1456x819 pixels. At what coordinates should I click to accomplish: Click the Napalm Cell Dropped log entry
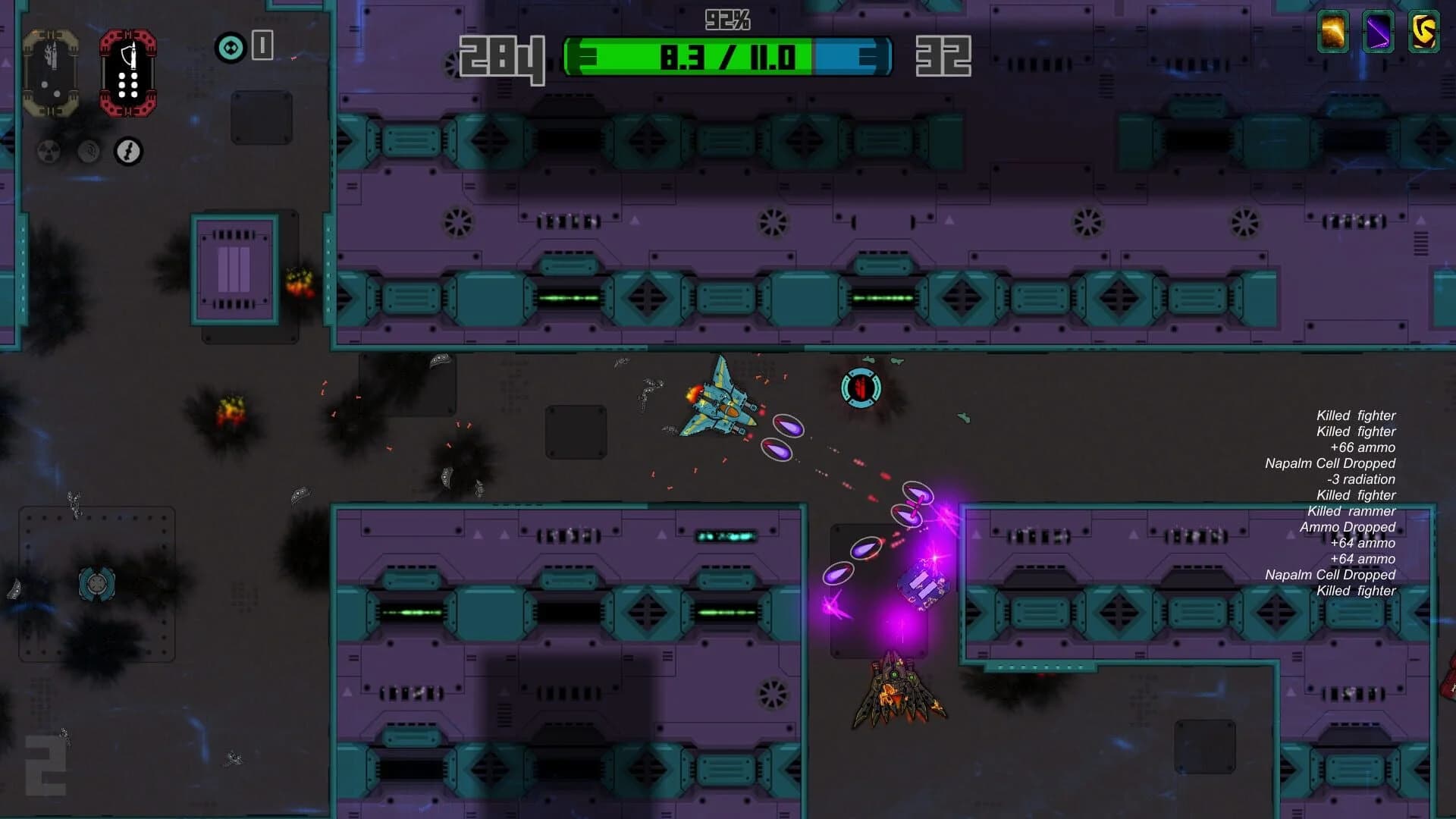[x=1348, y=463]
